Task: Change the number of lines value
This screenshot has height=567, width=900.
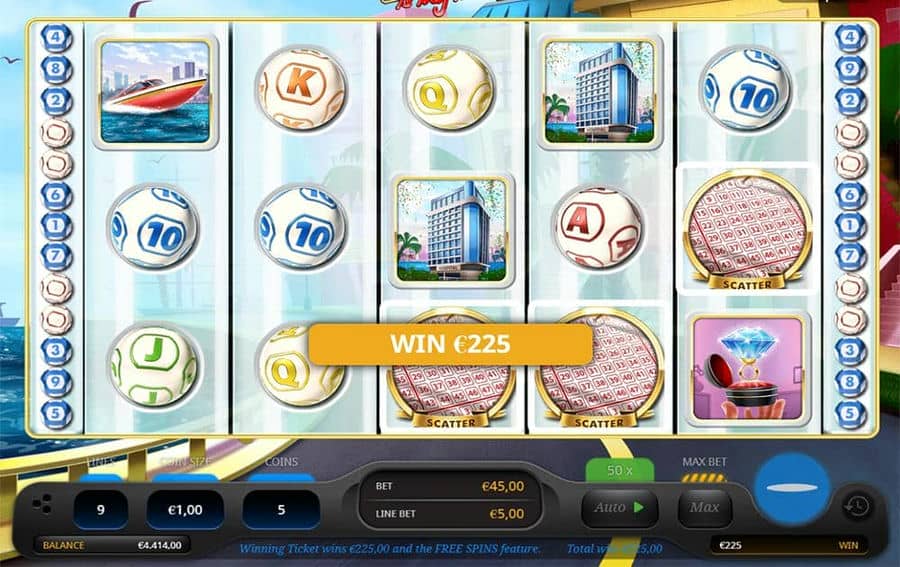Action: coord(100,509)
